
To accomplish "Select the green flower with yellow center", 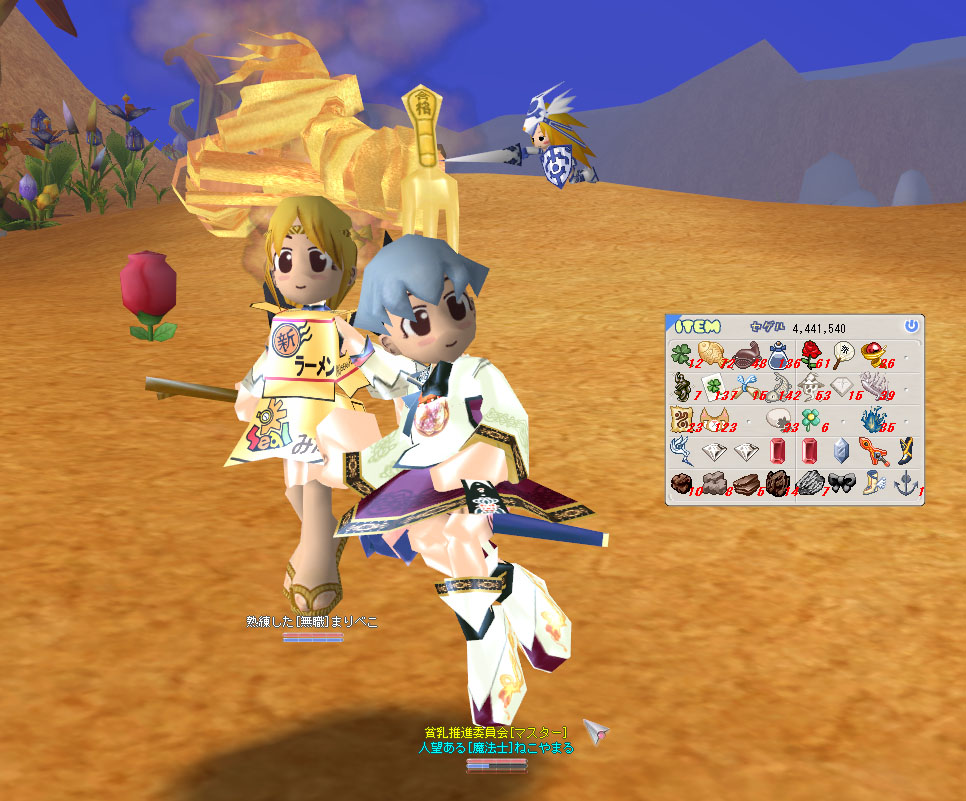I will [810, 419].
